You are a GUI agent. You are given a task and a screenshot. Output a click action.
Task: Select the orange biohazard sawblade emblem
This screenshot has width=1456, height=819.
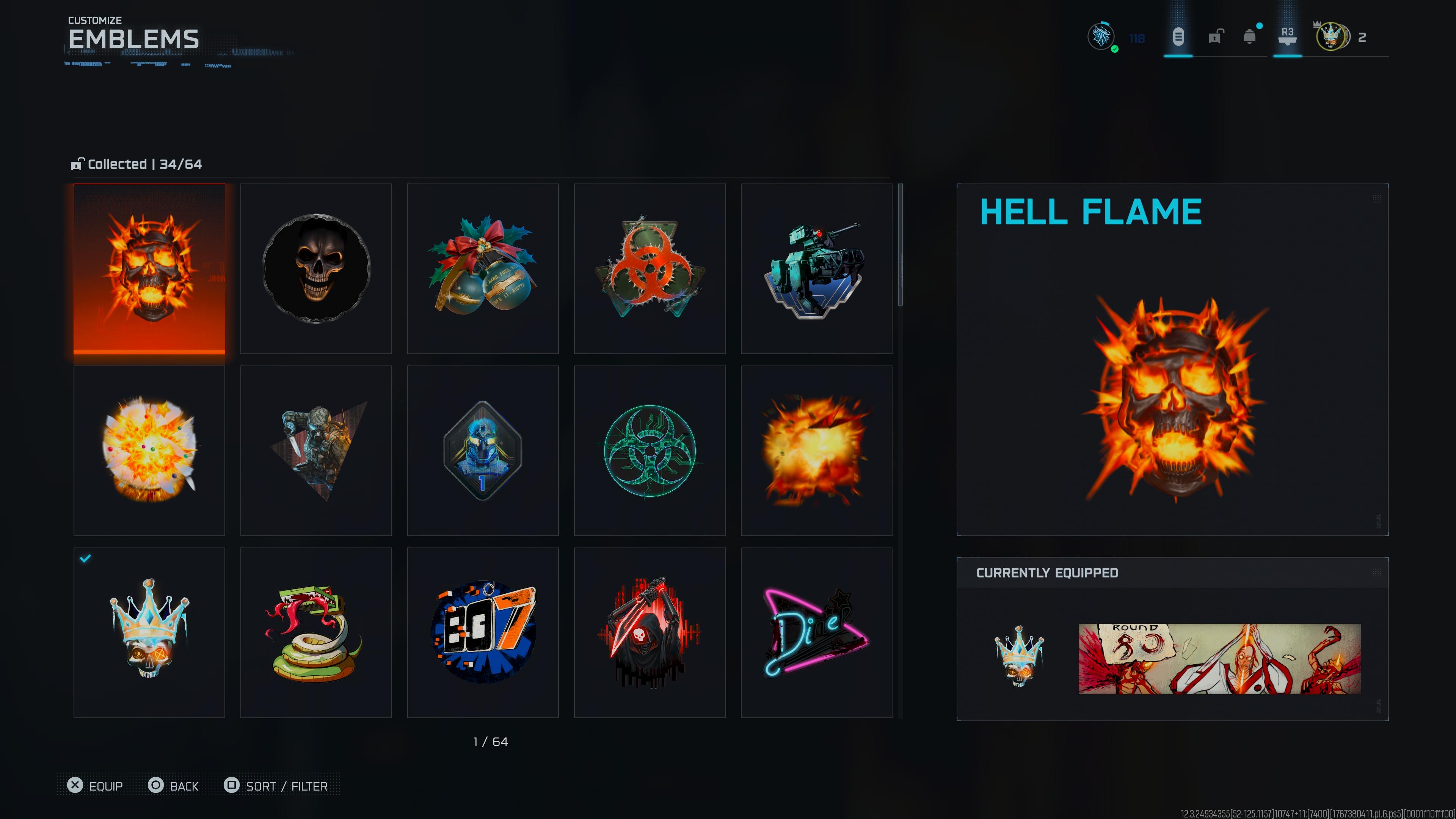click(x=650, y=268)
